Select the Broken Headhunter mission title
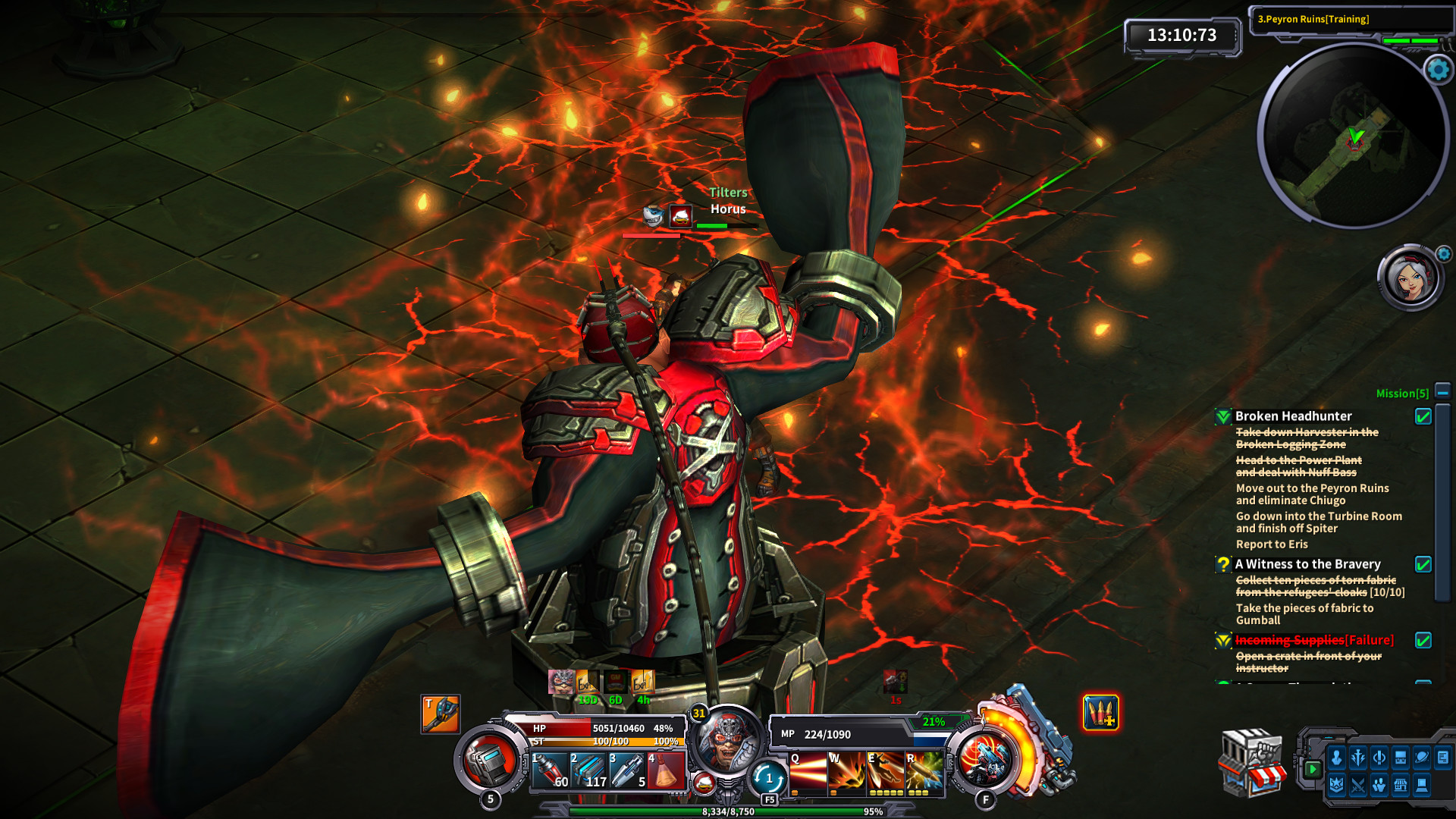Screen dimensions: 1456x819 pyautogui.click(x=1293, y=416)
